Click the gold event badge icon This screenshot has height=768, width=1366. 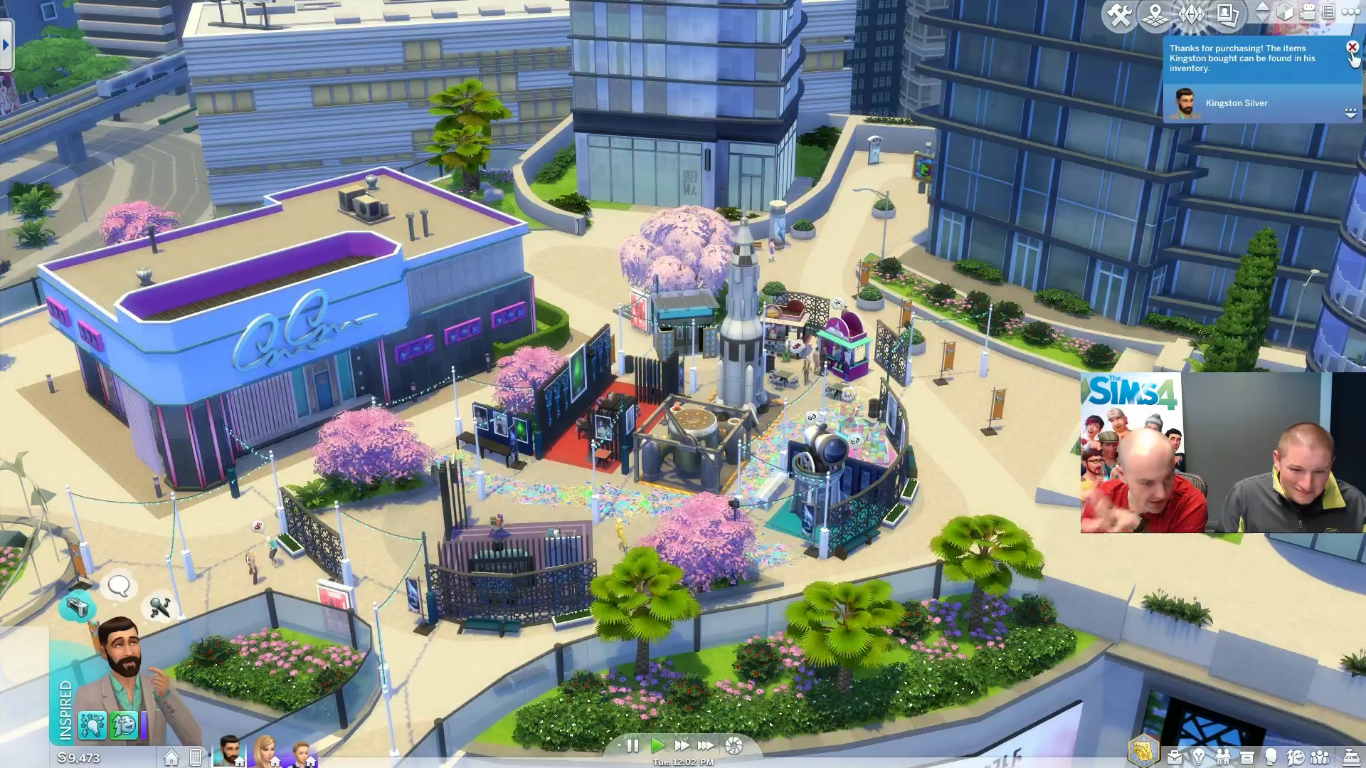[x=1145, y=752]
